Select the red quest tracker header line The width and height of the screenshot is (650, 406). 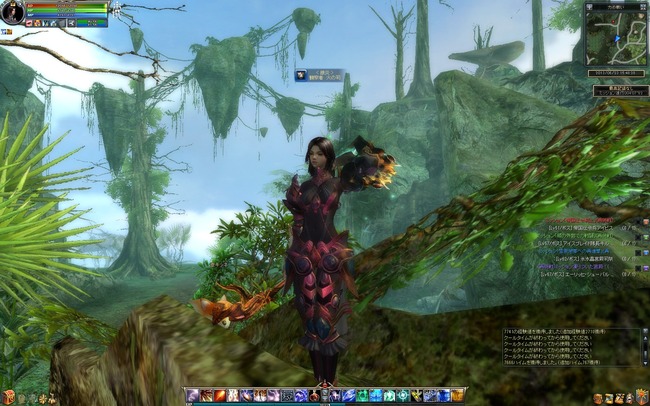590,218
